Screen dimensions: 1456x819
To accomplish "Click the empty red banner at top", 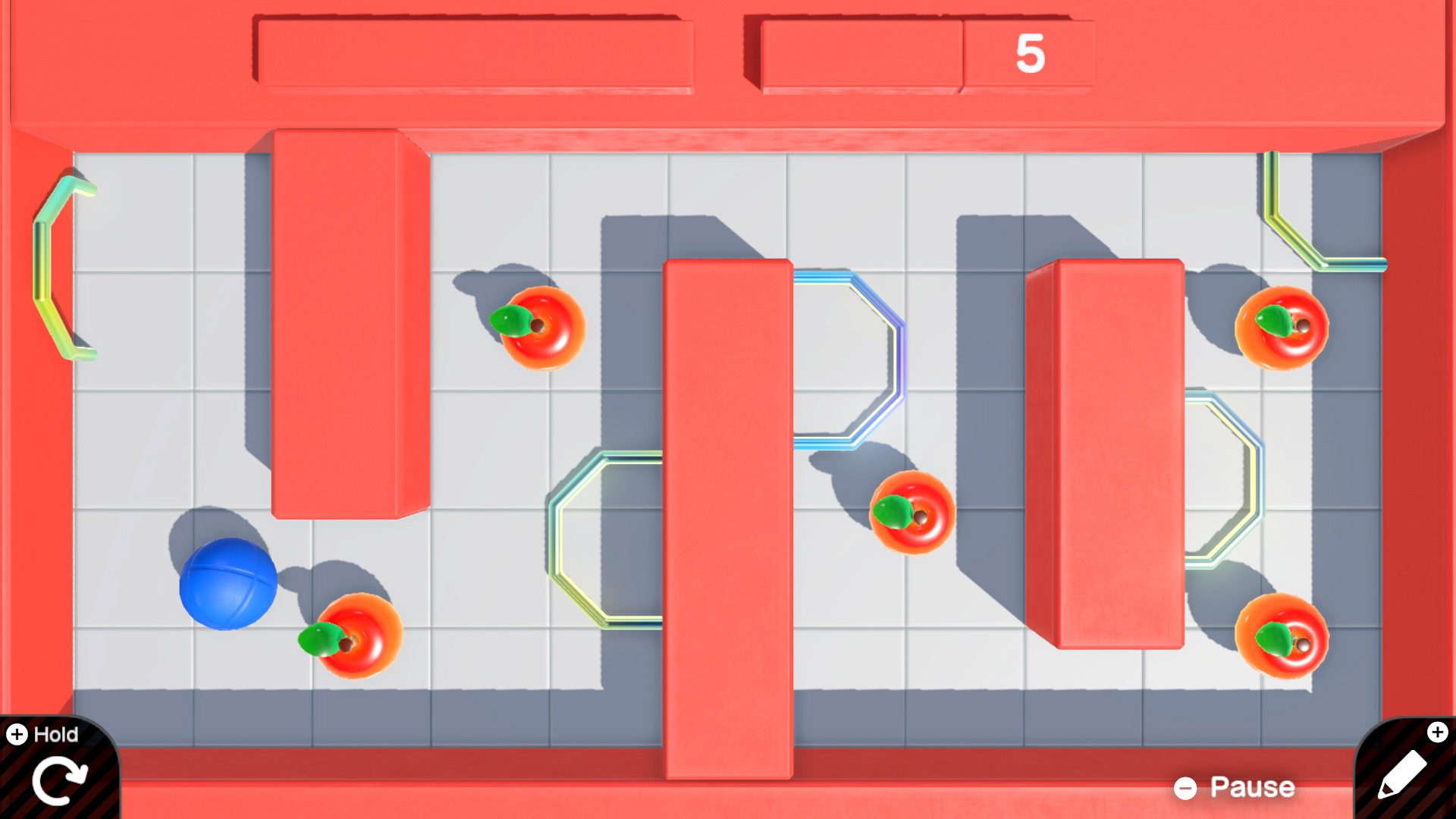I will (x=478, y=49).
